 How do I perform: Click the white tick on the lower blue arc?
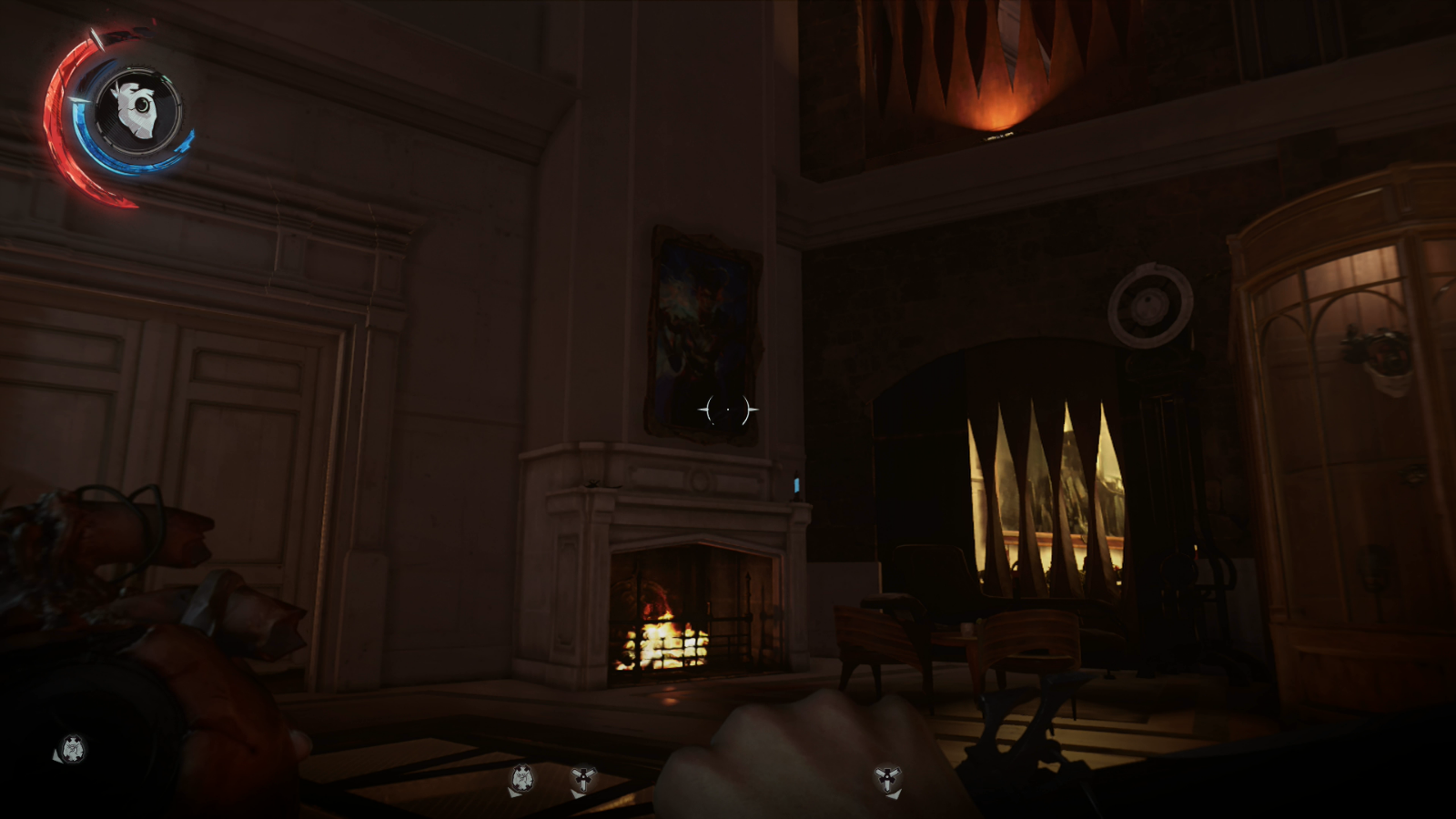point(77,100)
